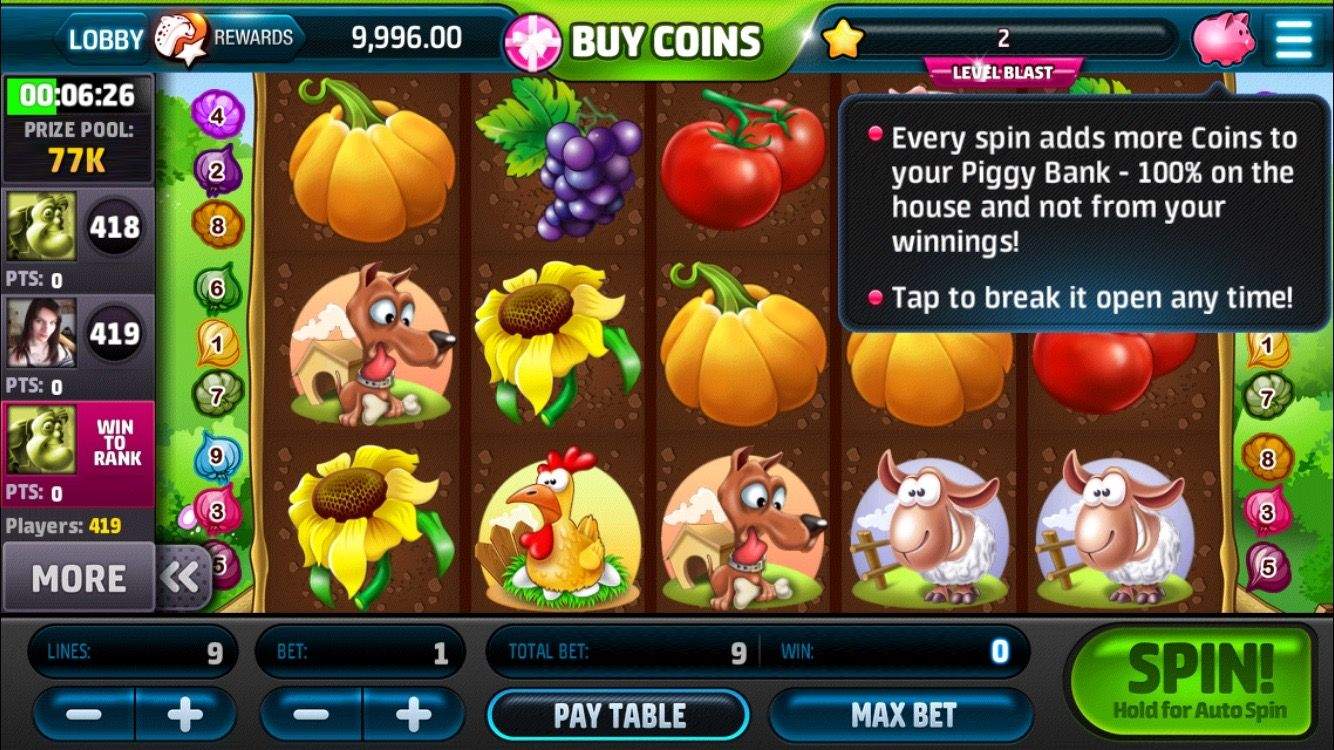Lower the bet amount
This screenshot has width=1334, height=750.
point(311,715)
